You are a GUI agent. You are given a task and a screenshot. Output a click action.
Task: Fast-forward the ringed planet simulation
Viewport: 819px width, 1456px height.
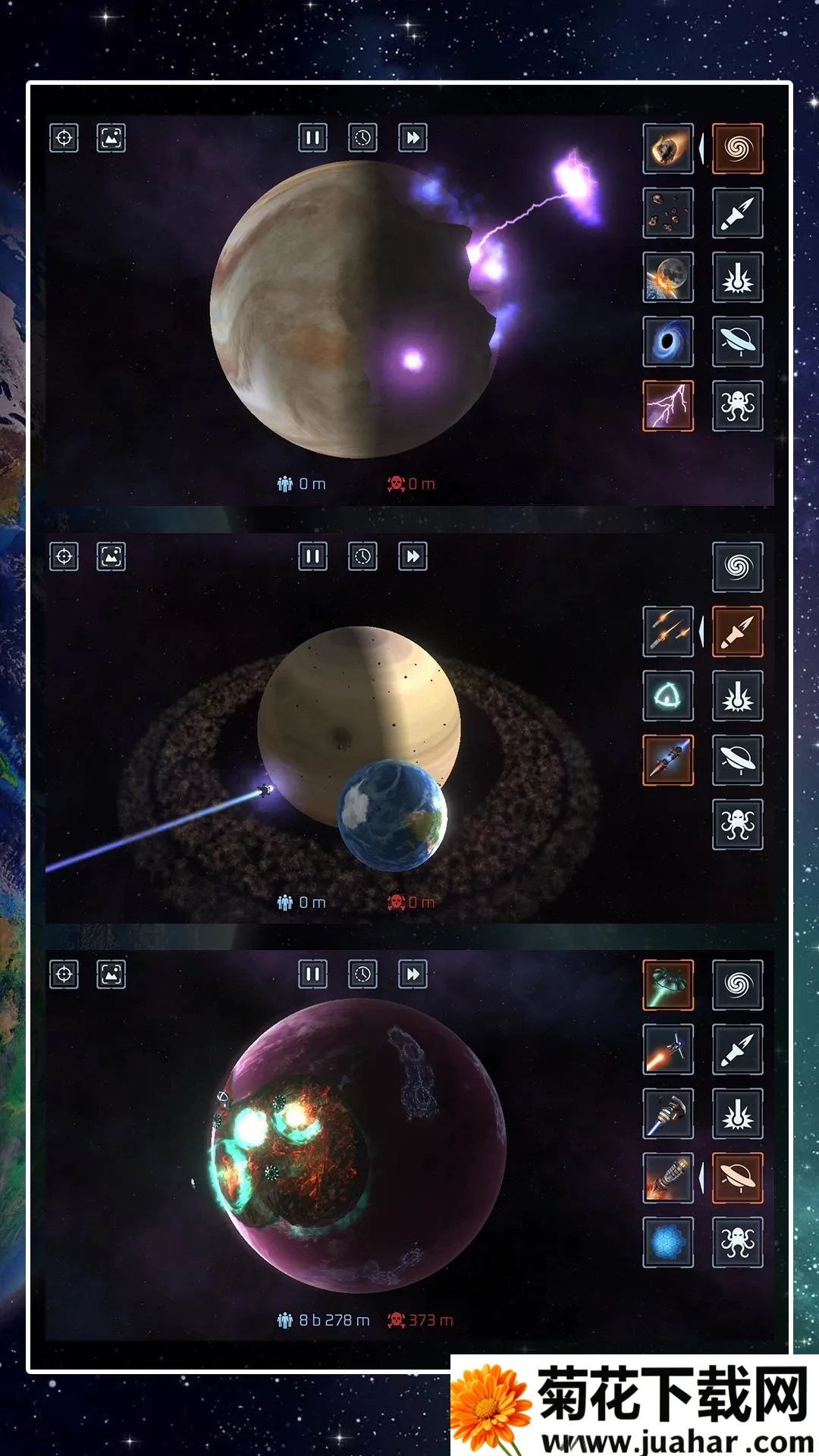413,557
